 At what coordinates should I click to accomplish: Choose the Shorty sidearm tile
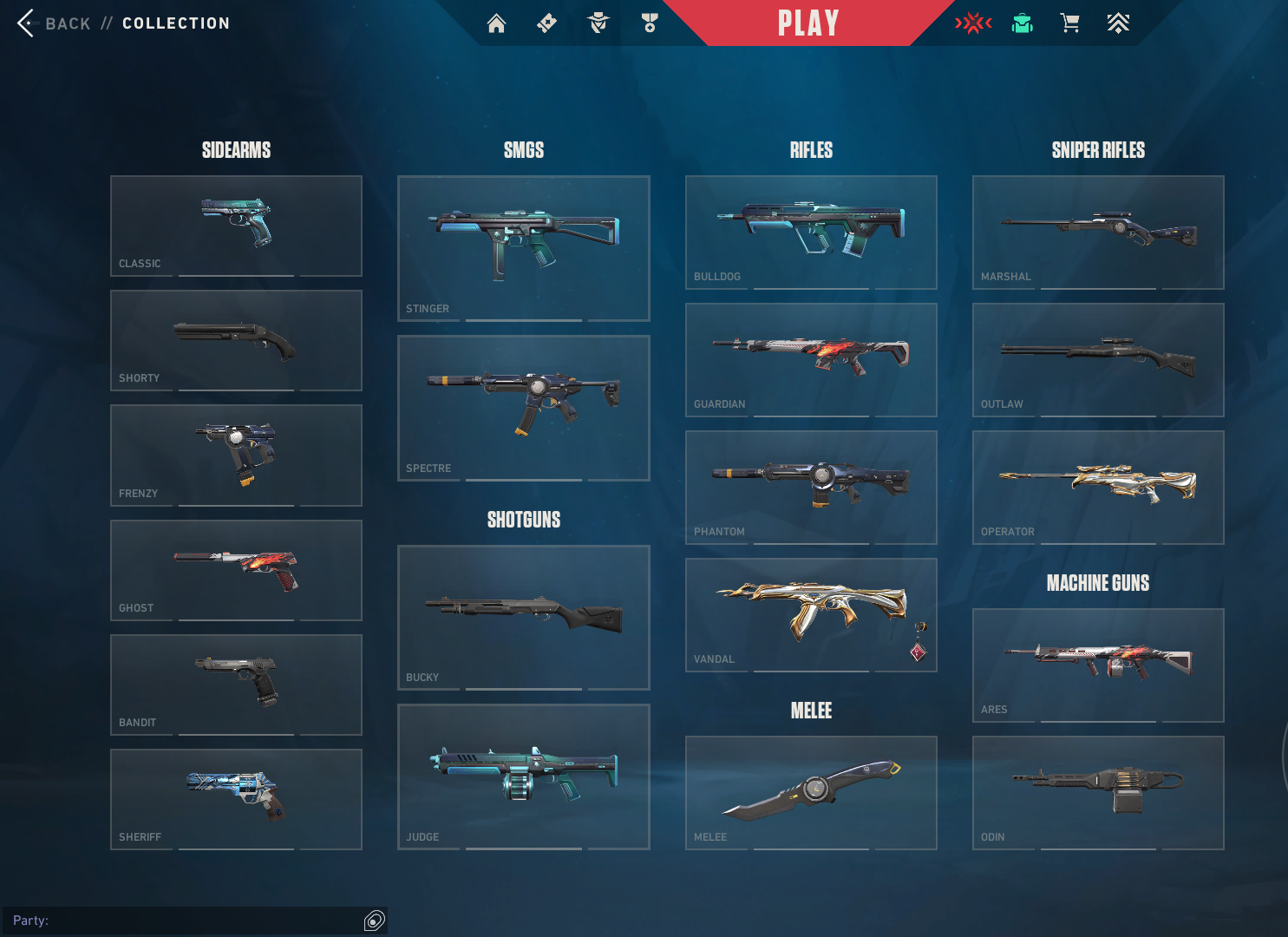pos(236,340)
